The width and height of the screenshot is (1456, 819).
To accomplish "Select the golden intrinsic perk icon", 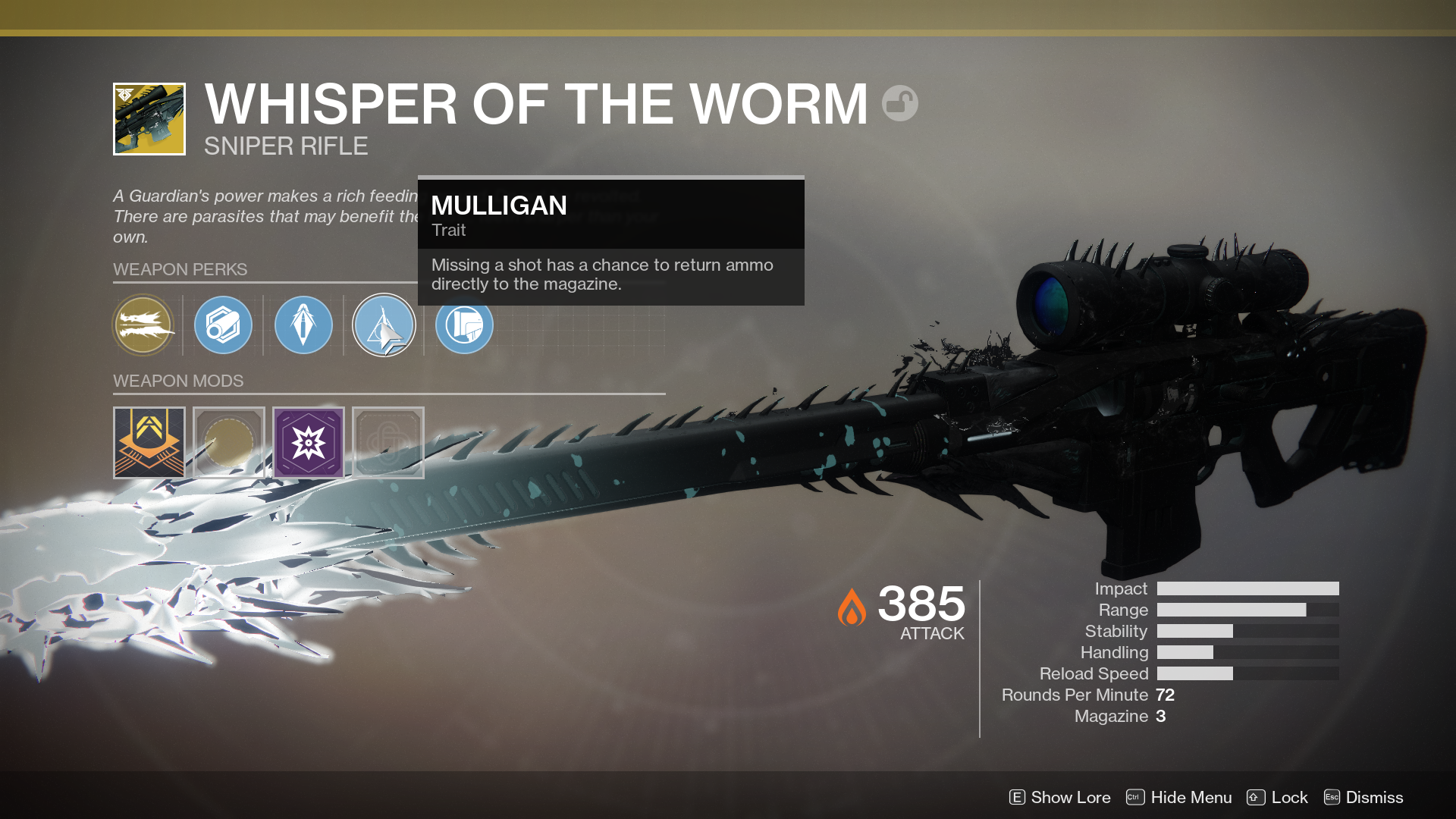I will tap(143, 325).
